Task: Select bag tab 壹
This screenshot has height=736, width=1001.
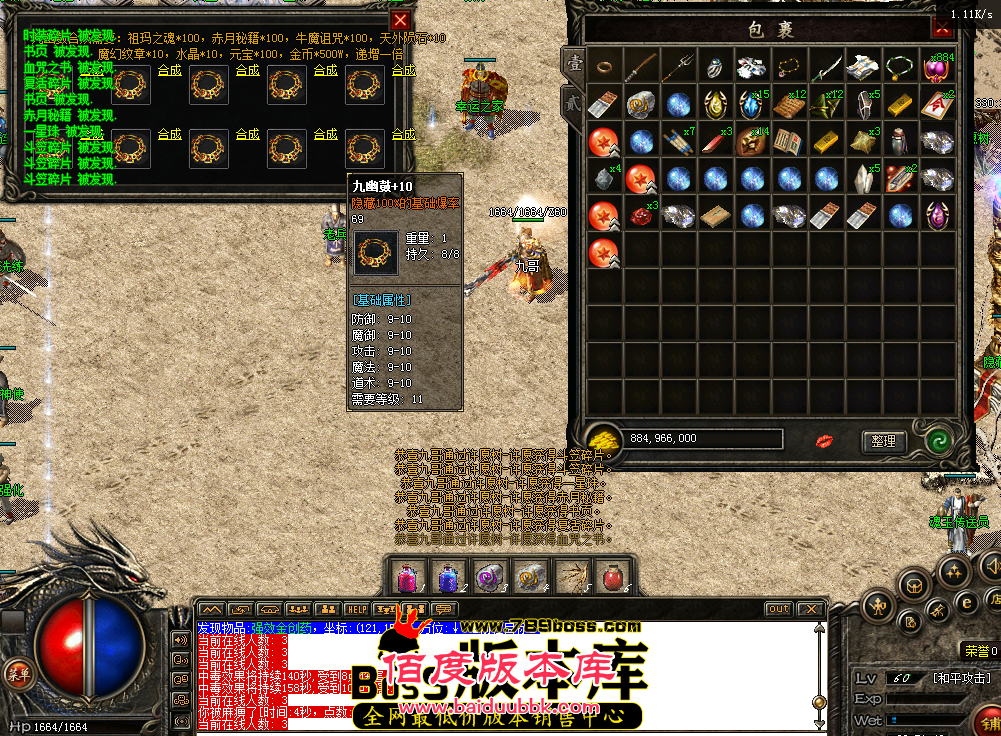Action: point(572,62)
